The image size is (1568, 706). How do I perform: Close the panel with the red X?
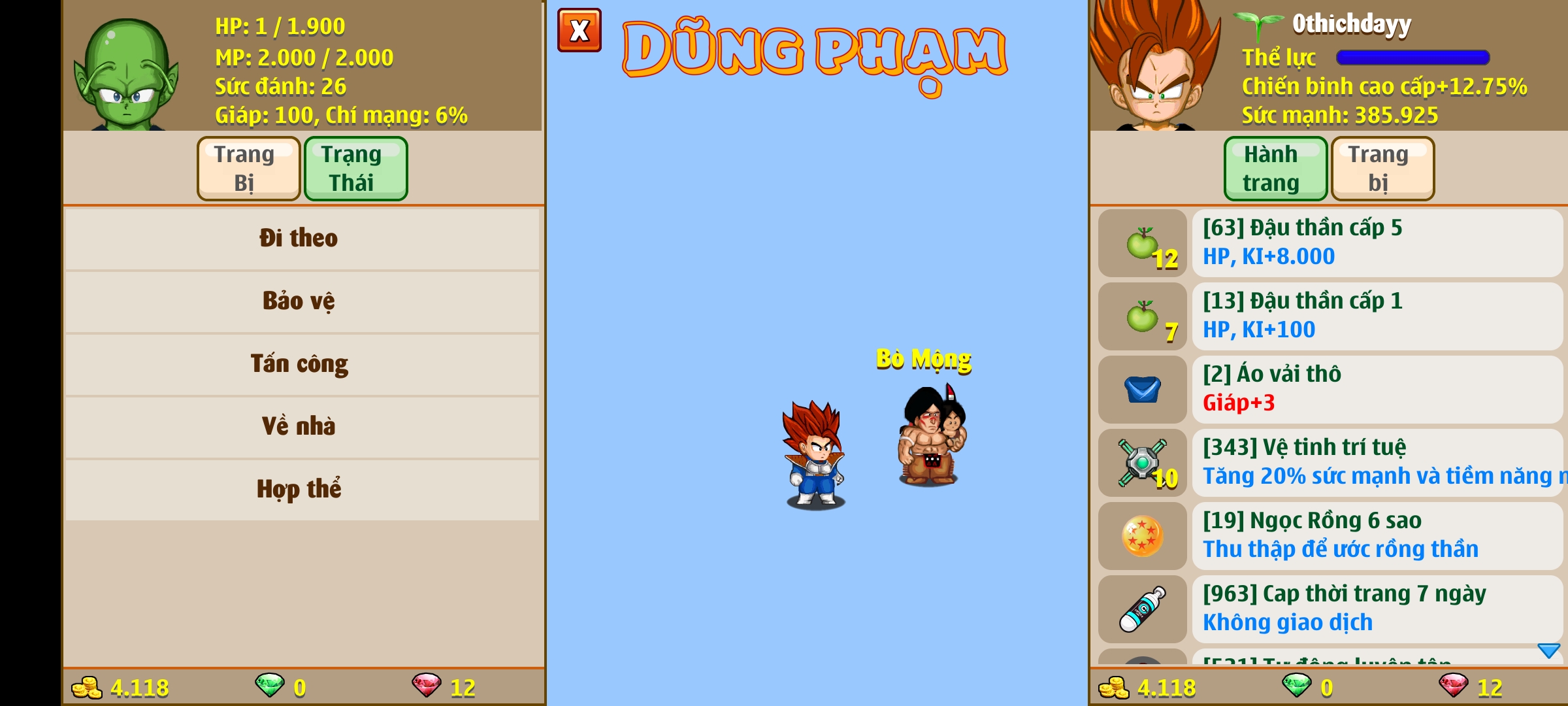(x=579, y=30)
